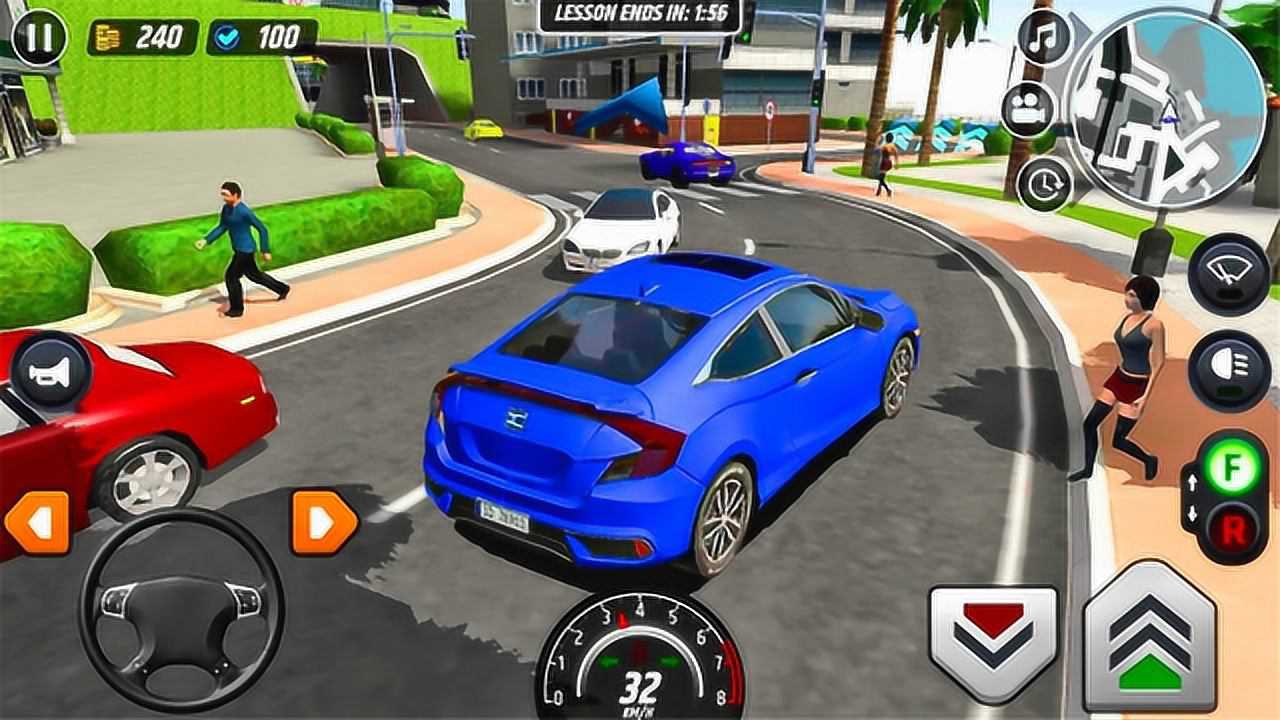Apply the red brake pedal

pos(992,640)
